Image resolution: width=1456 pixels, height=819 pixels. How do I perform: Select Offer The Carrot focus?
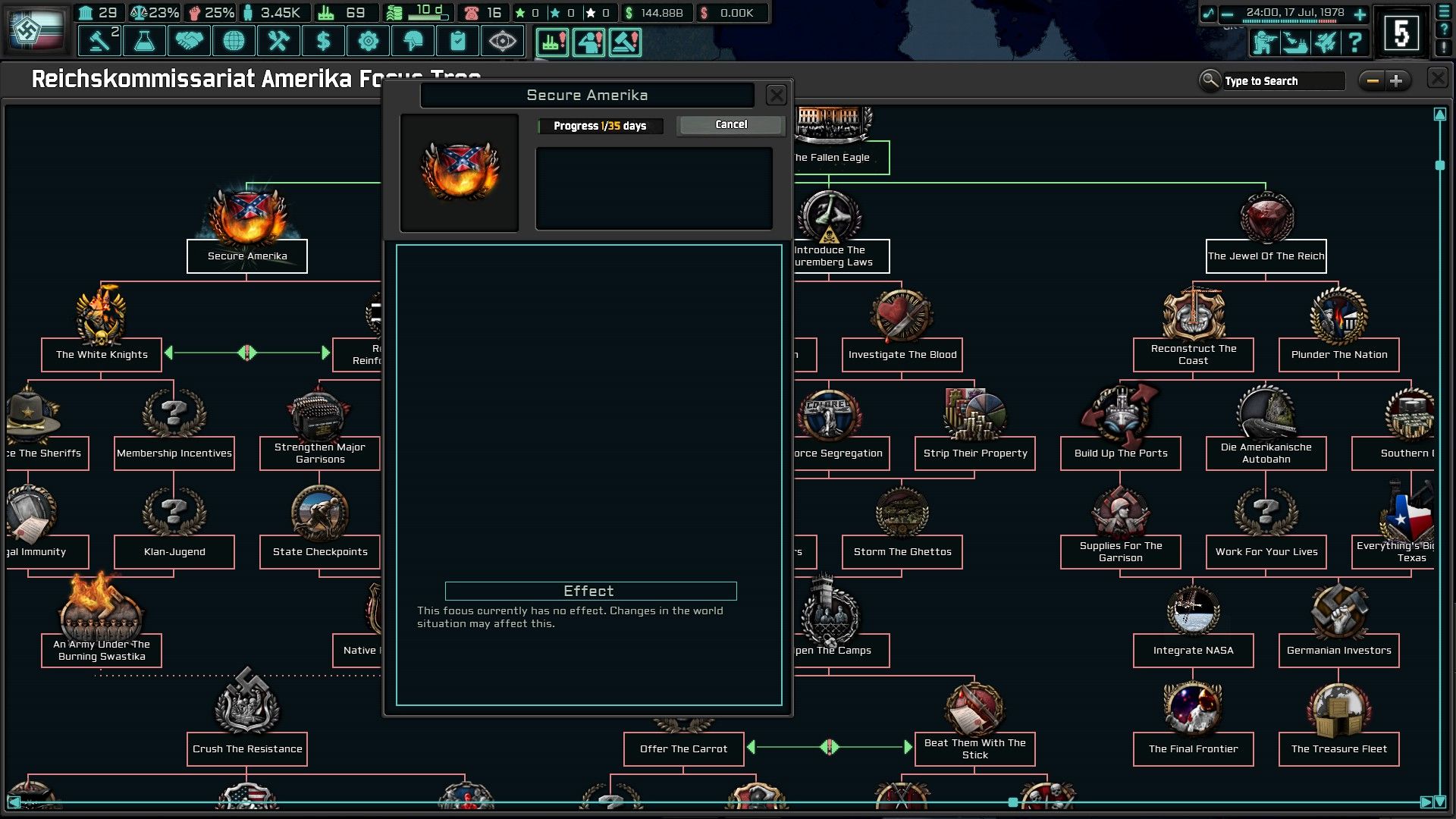pyautogui.click(x=683, y=748)
